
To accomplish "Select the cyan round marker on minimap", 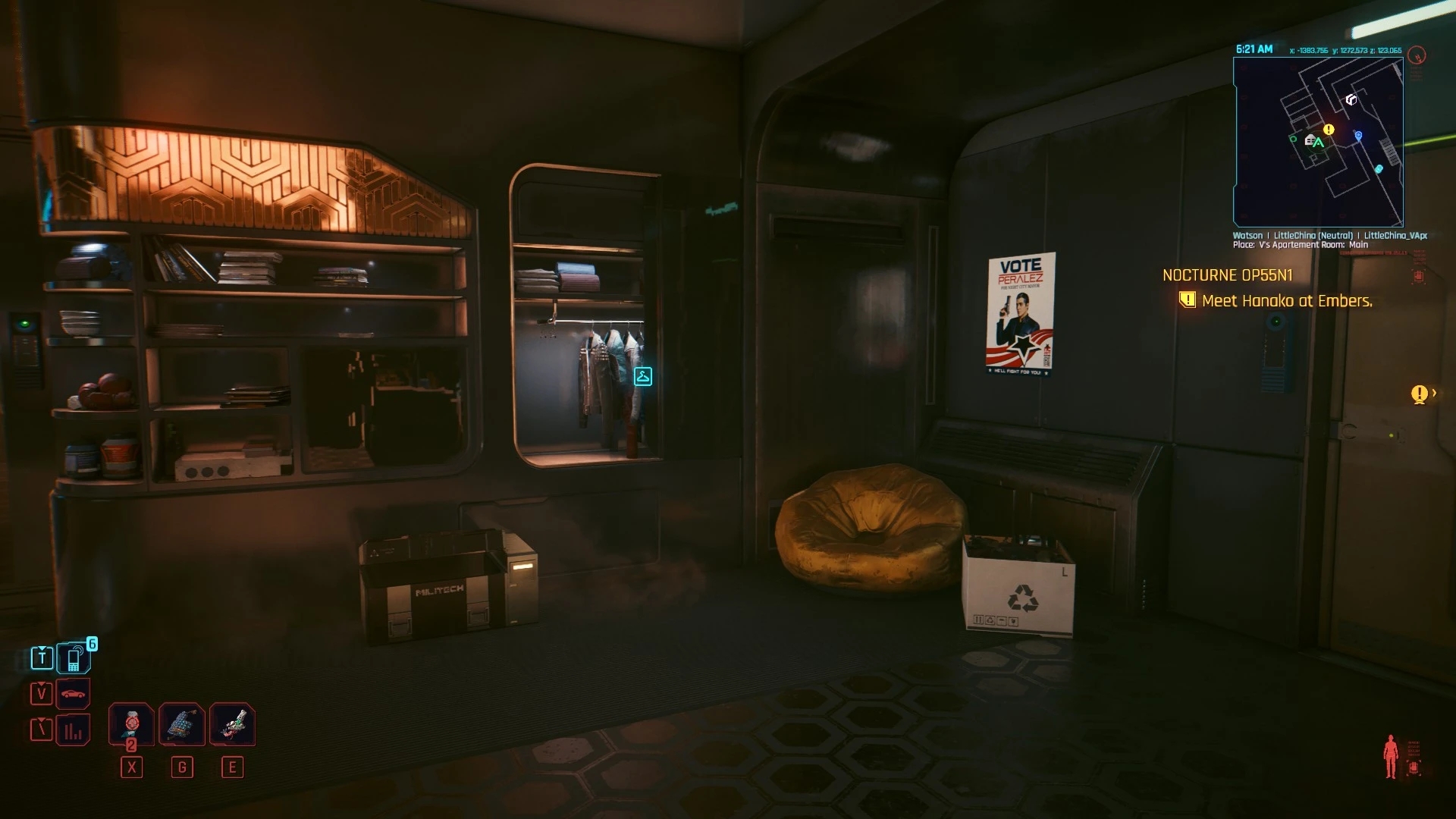I will coord(1379,169).
